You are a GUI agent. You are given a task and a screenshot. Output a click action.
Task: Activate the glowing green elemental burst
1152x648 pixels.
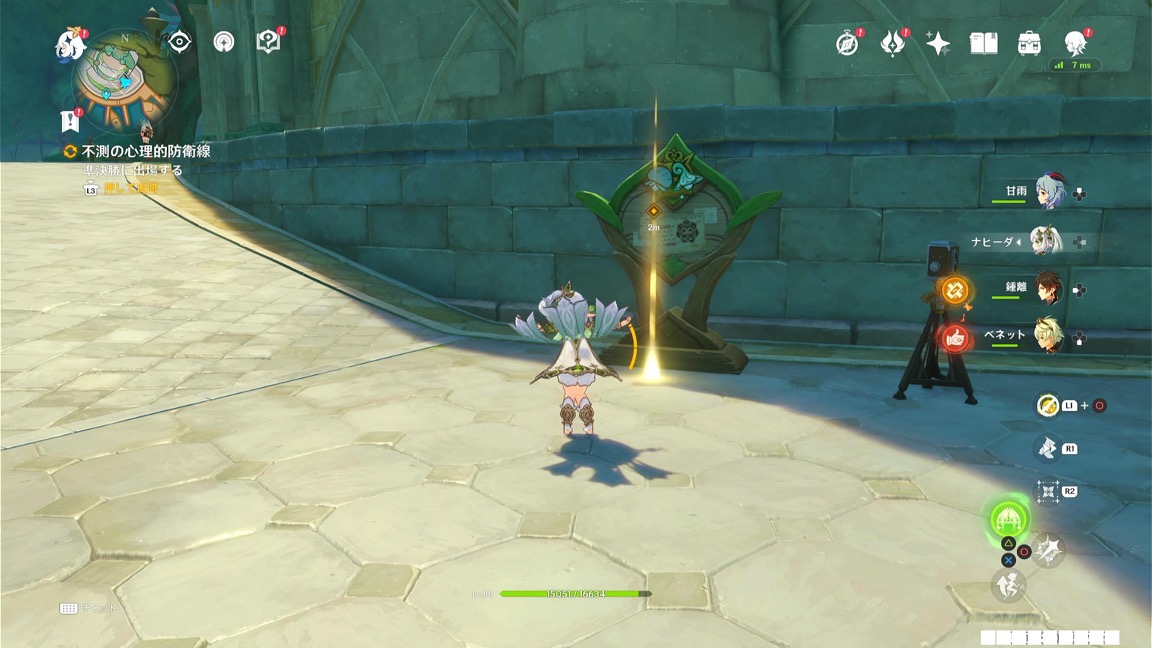[1010, 518]
